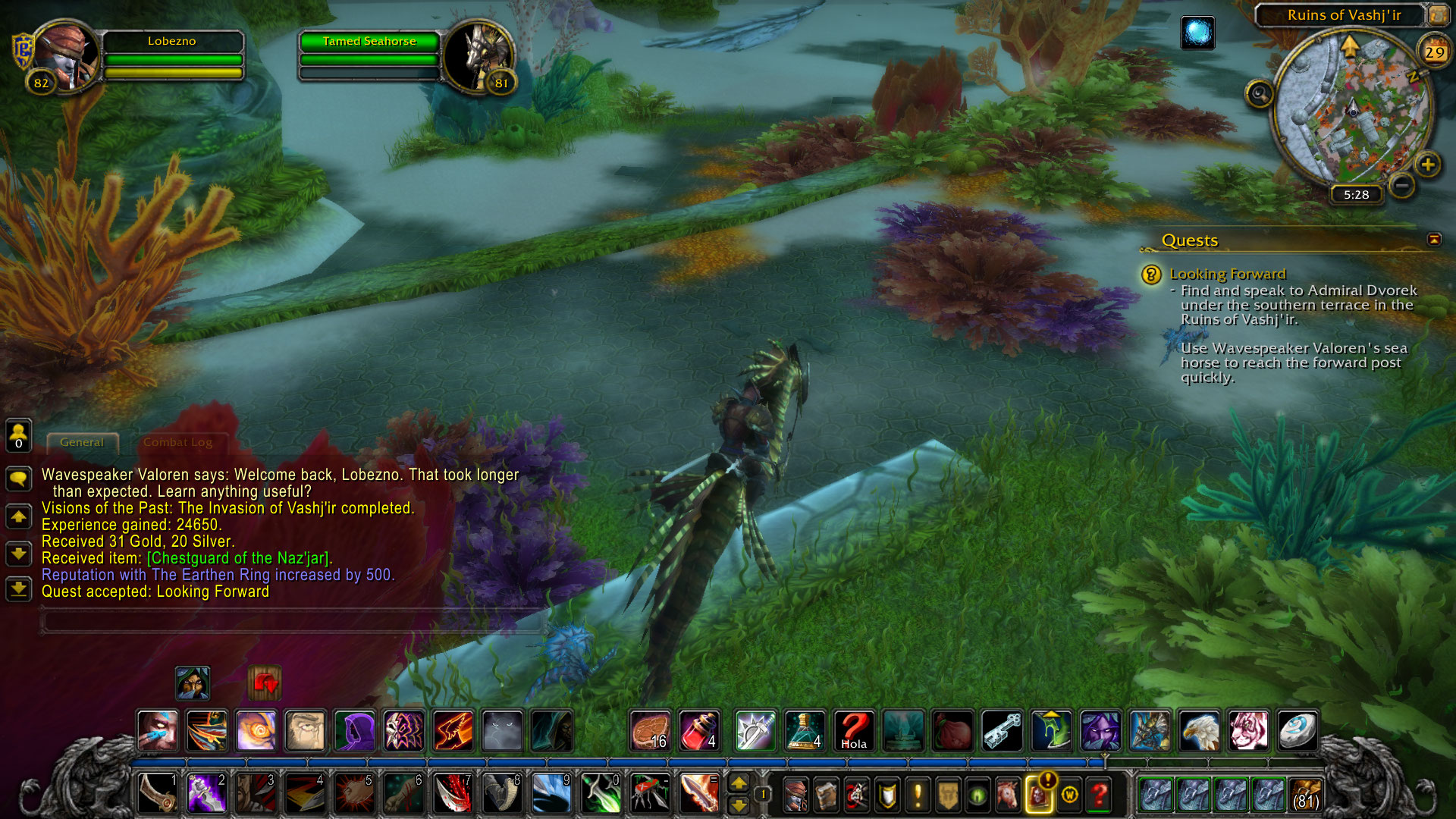Switch to next action bar page arrow
Viewport: 1456px width, 819px height.
click(x=739, y=783)
